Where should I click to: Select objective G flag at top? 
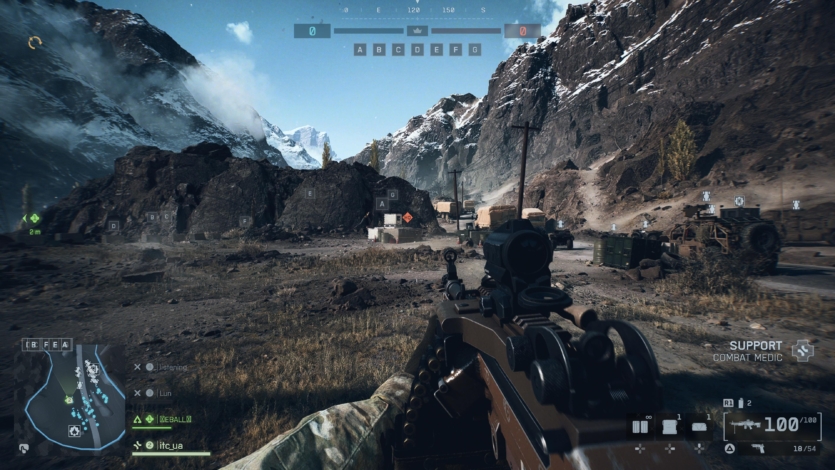point(474,49)
